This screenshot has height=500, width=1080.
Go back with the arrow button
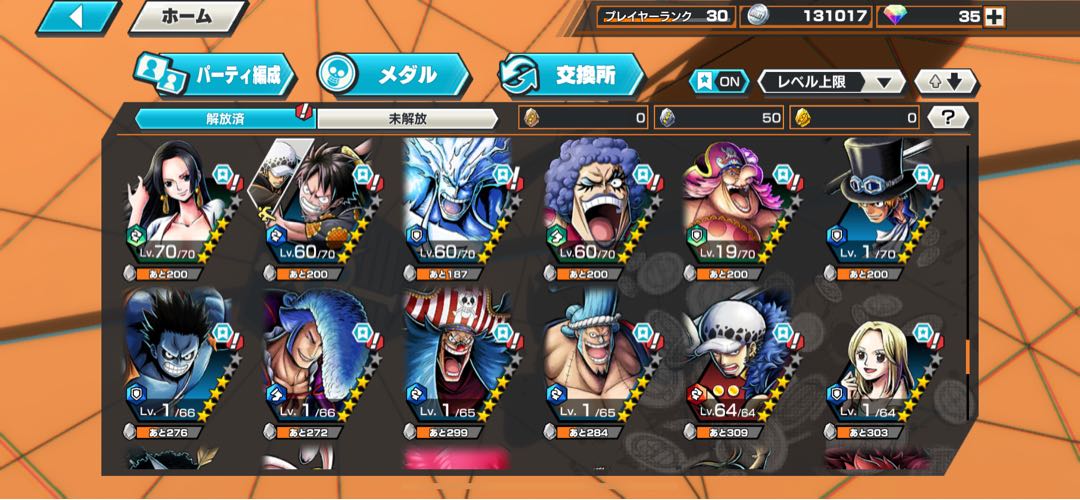tap(76, 17)
